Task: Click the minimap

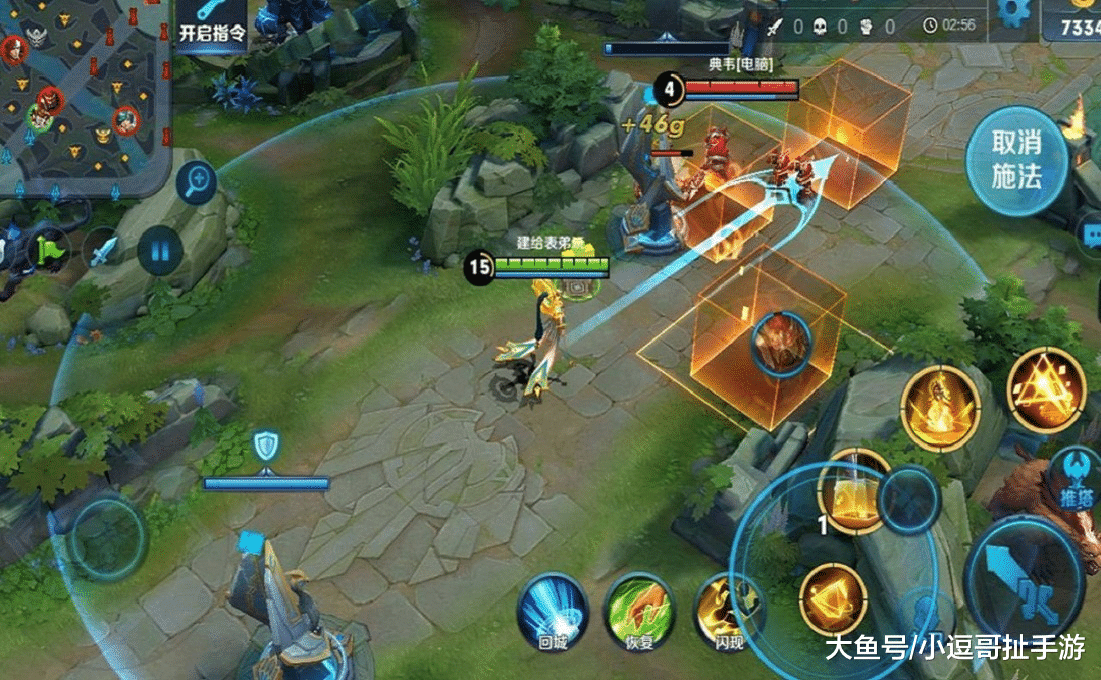Action: click(x=80, y=90)
